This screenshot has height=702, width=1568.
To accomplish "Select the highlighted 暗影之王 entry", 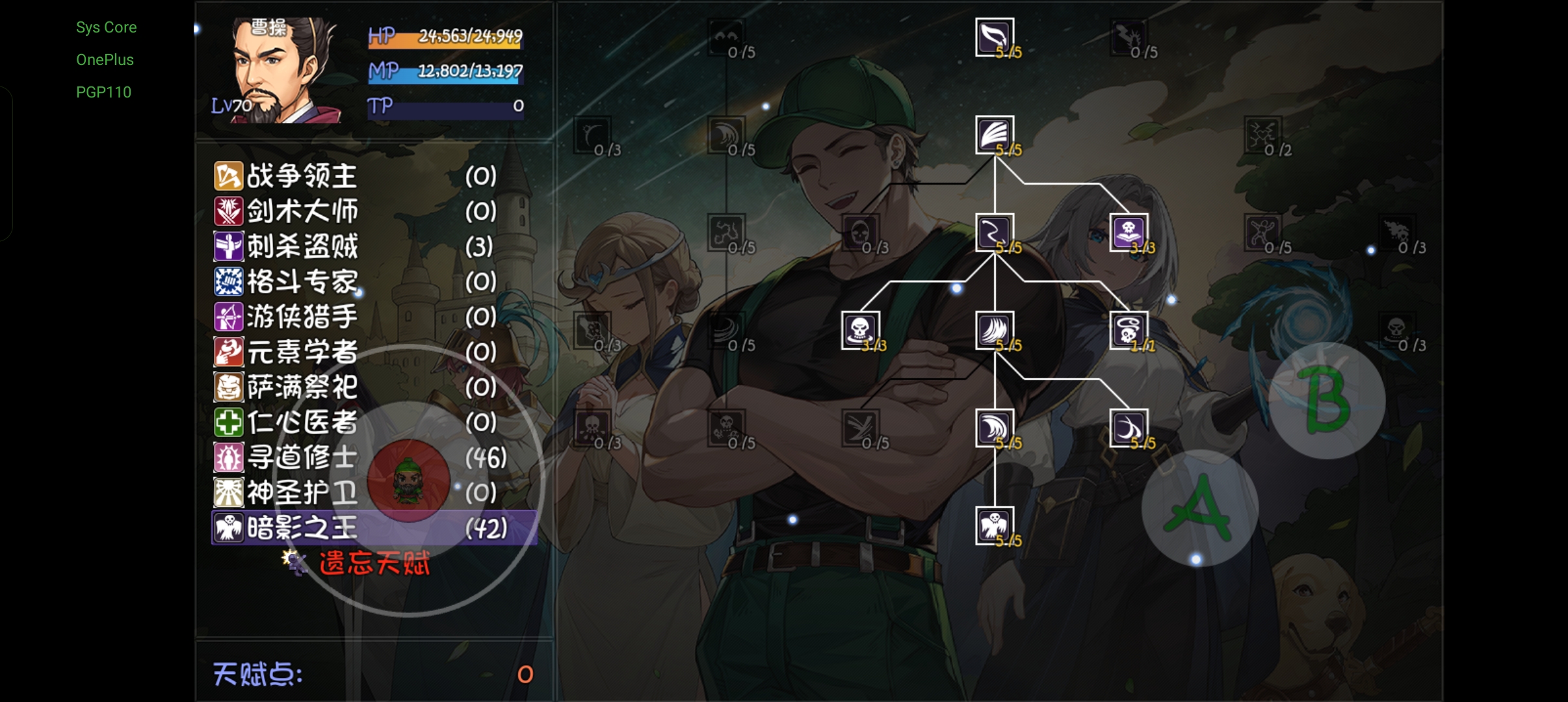I will (x=302, y=528).
